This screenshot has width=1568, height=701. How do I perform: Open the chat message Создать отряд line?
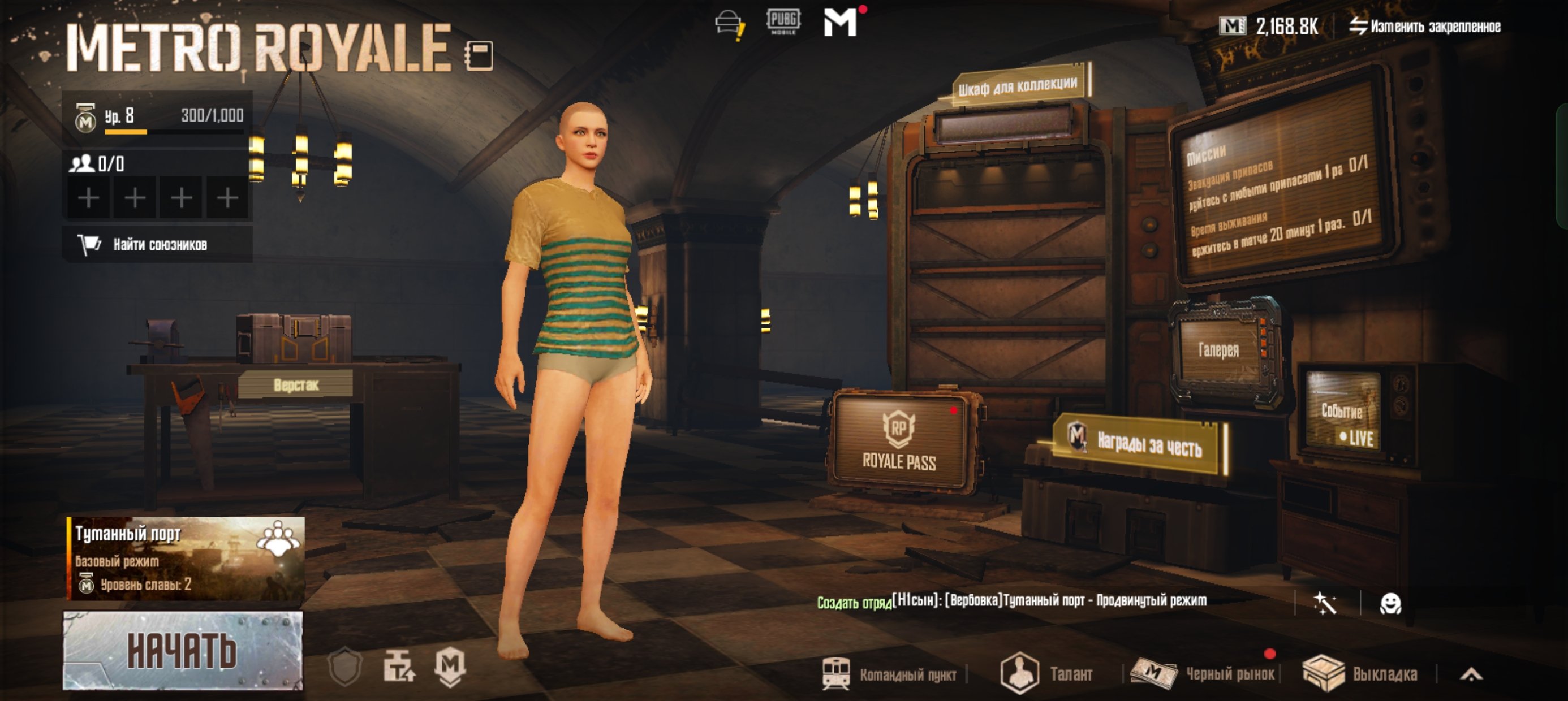1010,601
